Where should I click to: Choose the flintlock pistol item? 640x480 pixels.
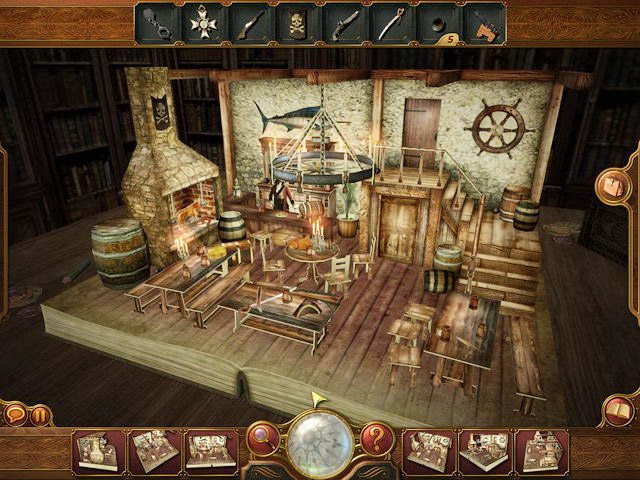pyautogui.click(x=344, y=22)
